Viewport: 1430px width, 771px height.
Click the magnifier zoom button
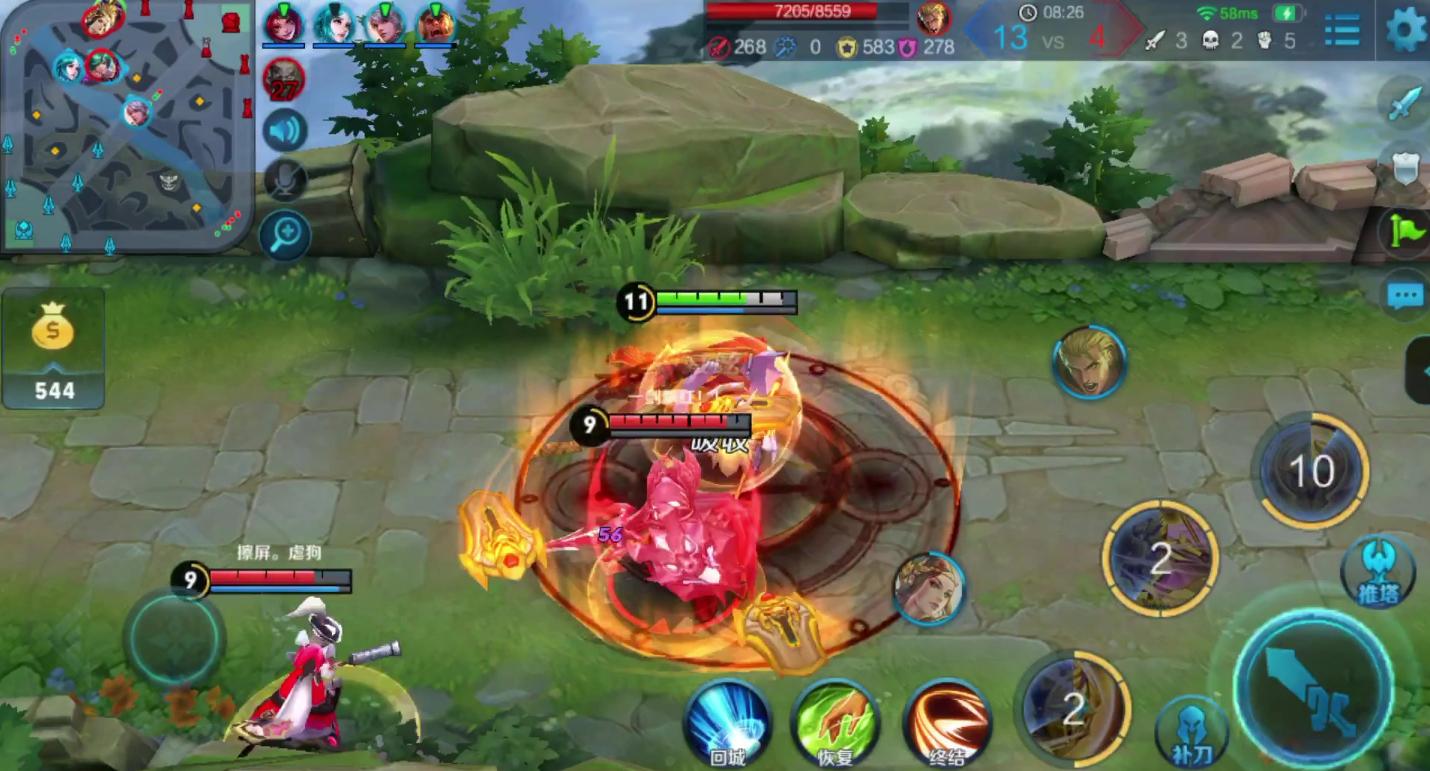pos(285,236)
